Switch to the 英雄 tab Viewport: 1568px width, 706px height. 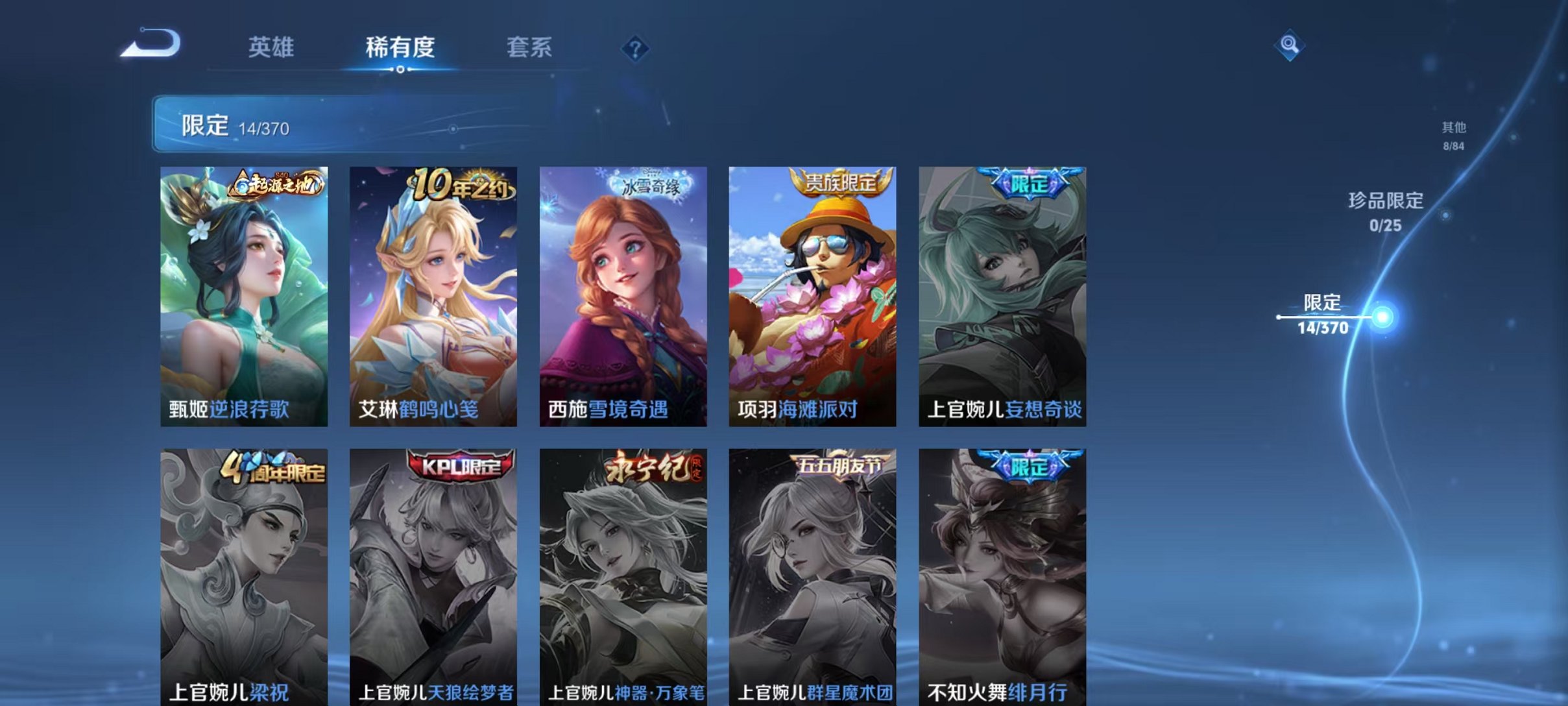point(272,47)
